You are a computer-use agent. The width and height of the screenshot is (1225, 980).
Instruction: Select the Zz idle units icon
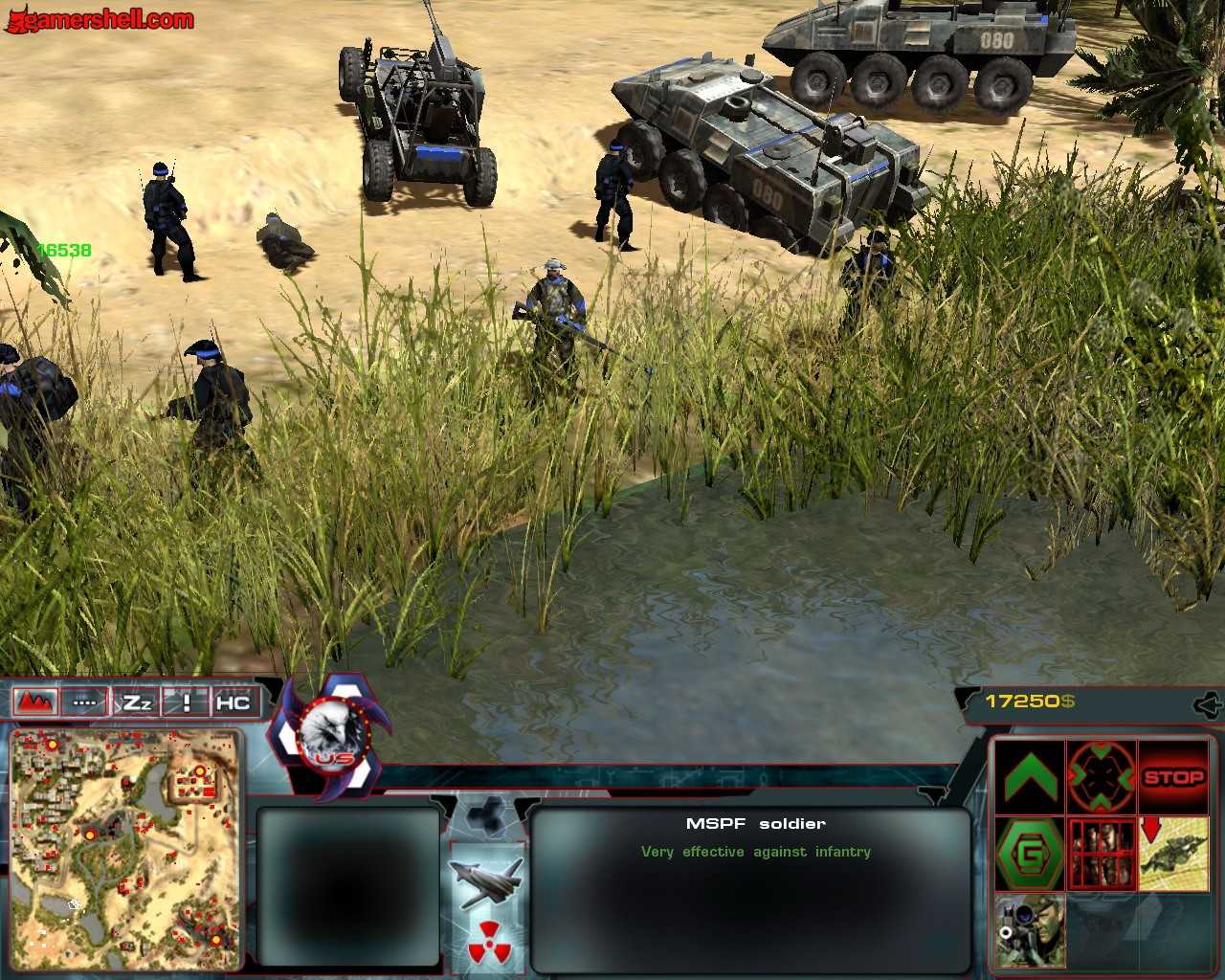click(x=137, y=702)
